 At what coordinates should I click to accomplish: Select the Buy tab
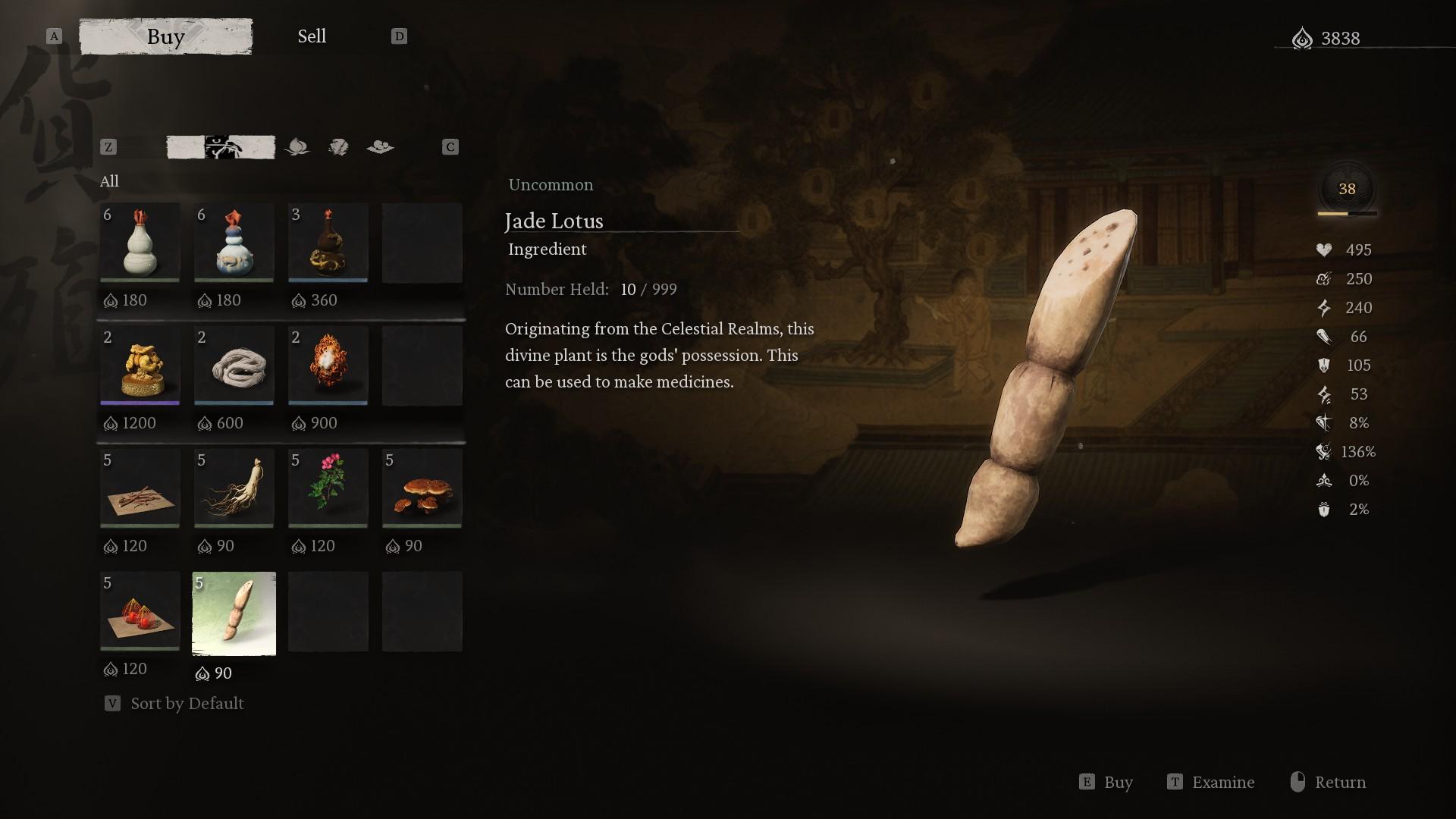point(166,36)
